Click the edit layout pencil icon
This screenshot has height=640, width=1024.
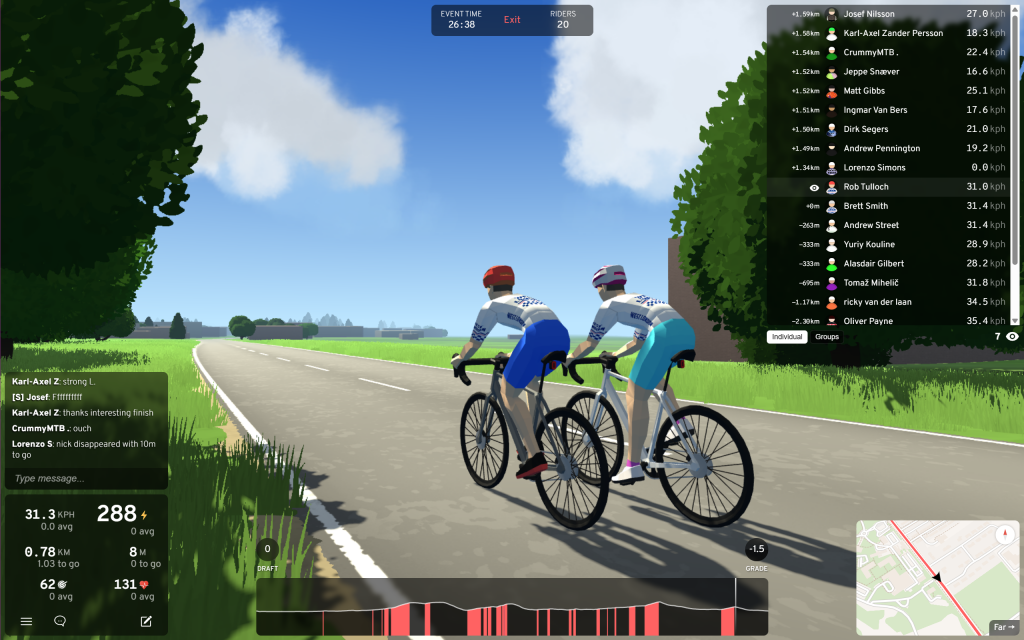click(x=146, y=621)
